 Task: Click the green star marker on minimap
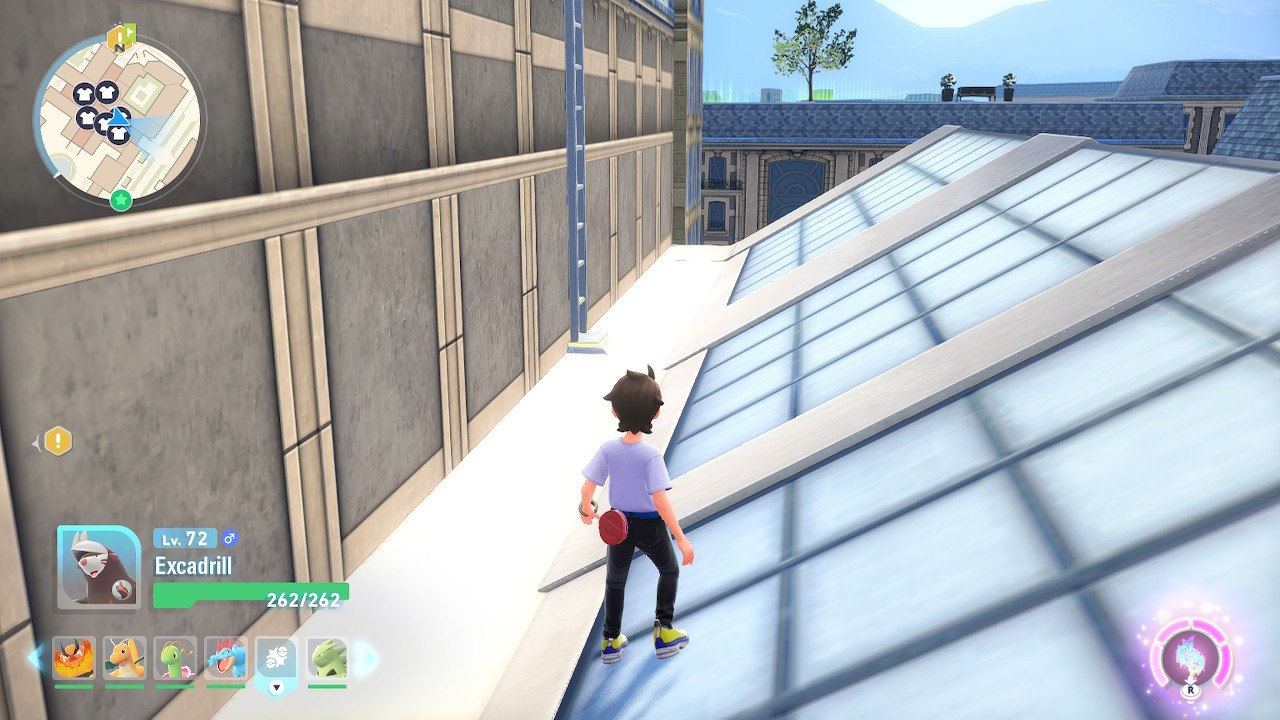tap(120, 200)
